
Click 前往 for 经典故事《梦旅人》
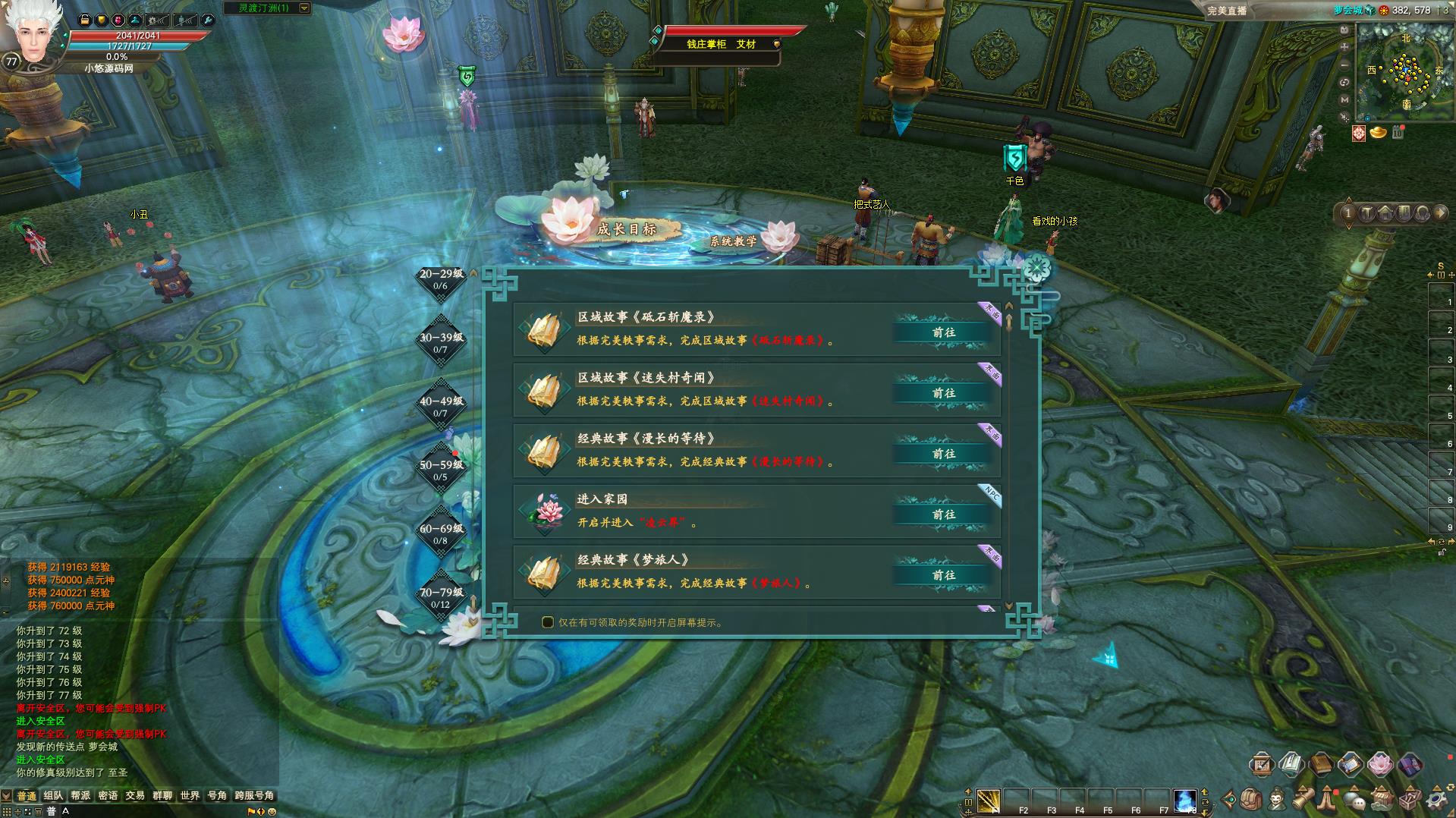[x=943, y=575]
